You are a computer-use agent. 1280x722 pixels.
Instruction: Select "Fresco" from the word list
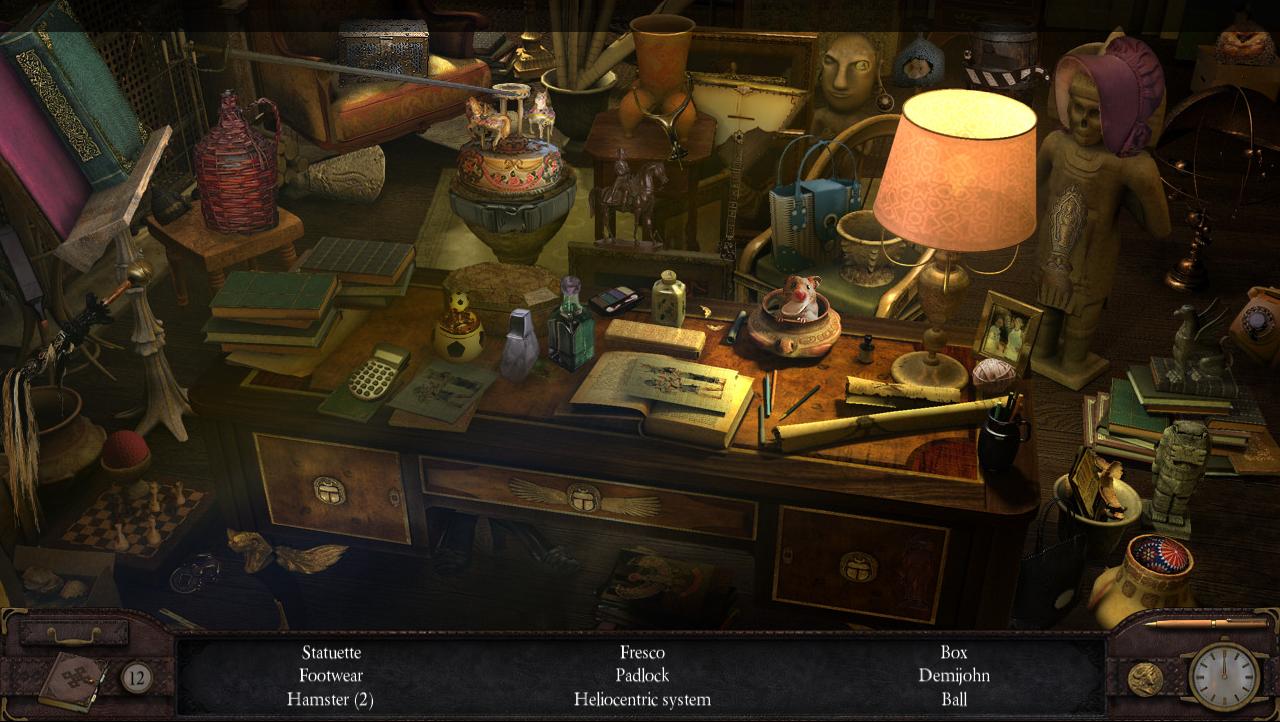click(643, 653)
